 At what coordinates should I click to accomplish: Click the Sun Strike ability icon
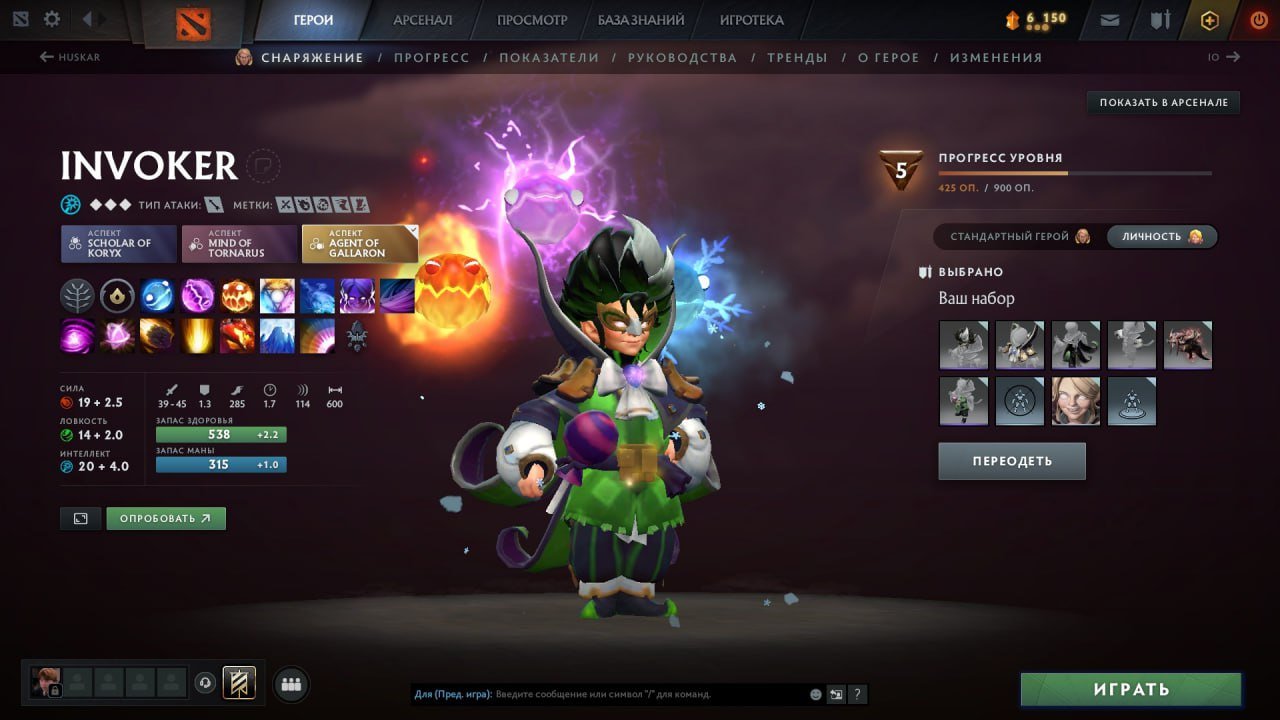198,336
